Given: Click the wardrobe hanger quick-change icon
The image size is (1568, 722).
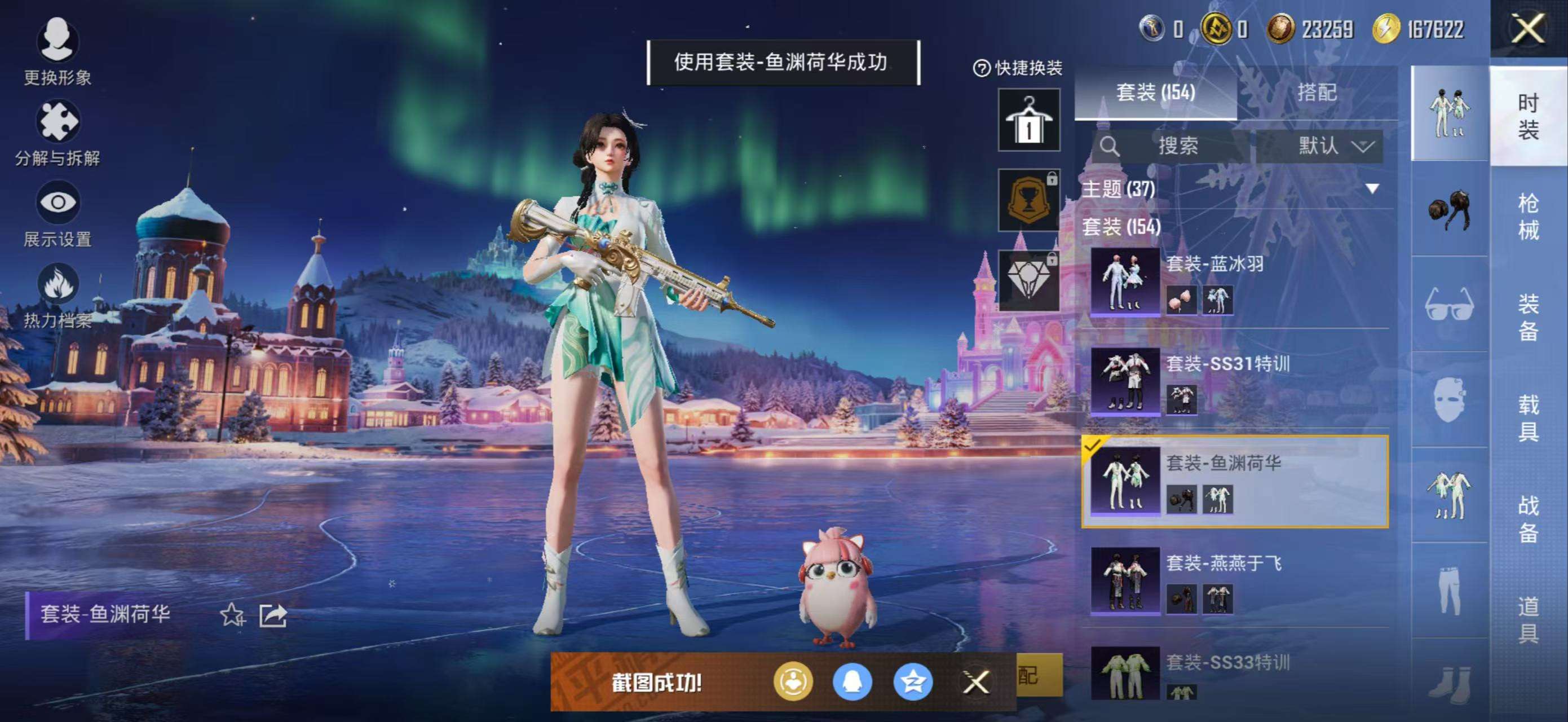Looking at the screenshot, I should tap(1028, 121).
